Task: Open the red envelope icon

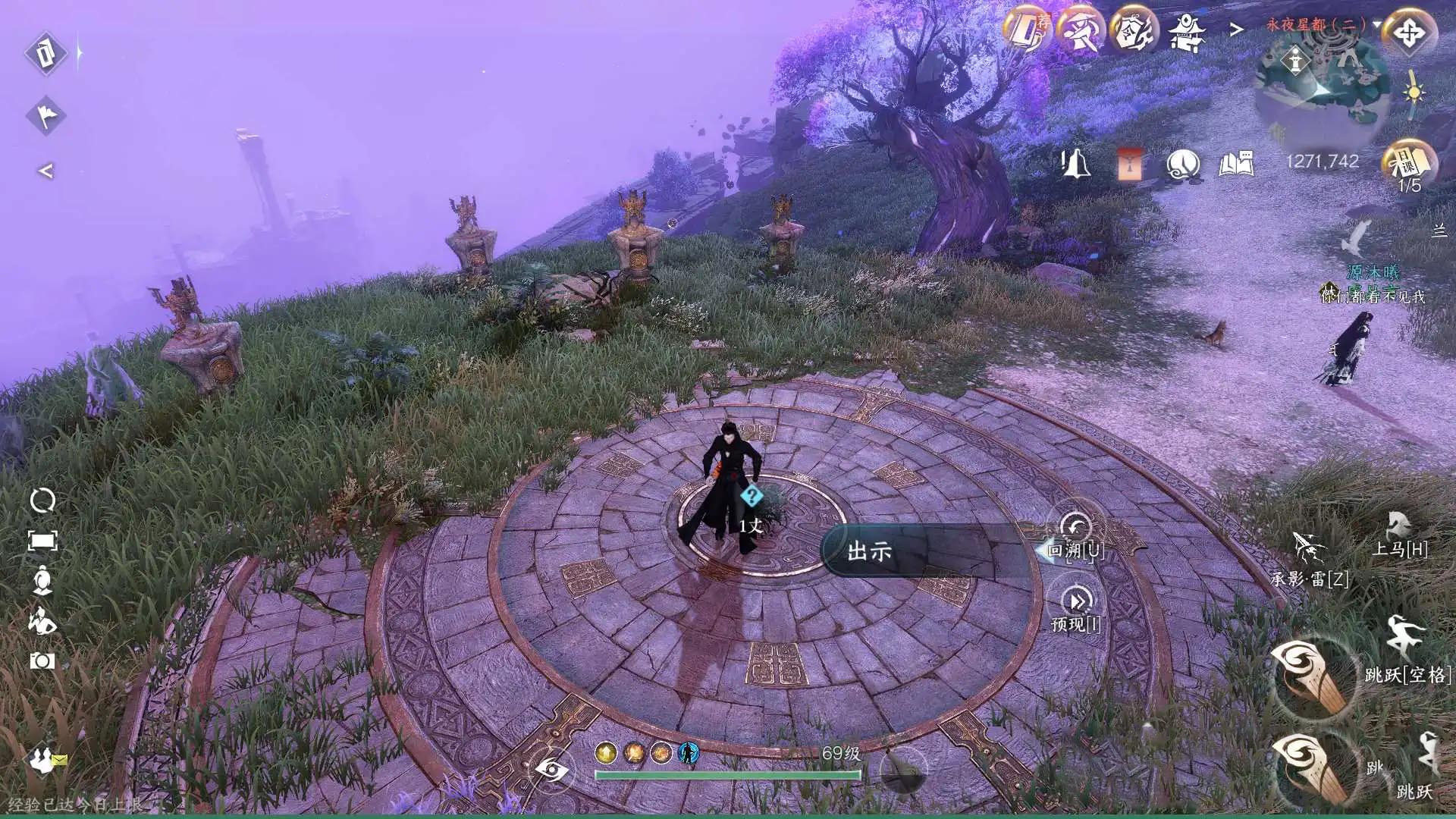Action: (x=1129, y=163)
